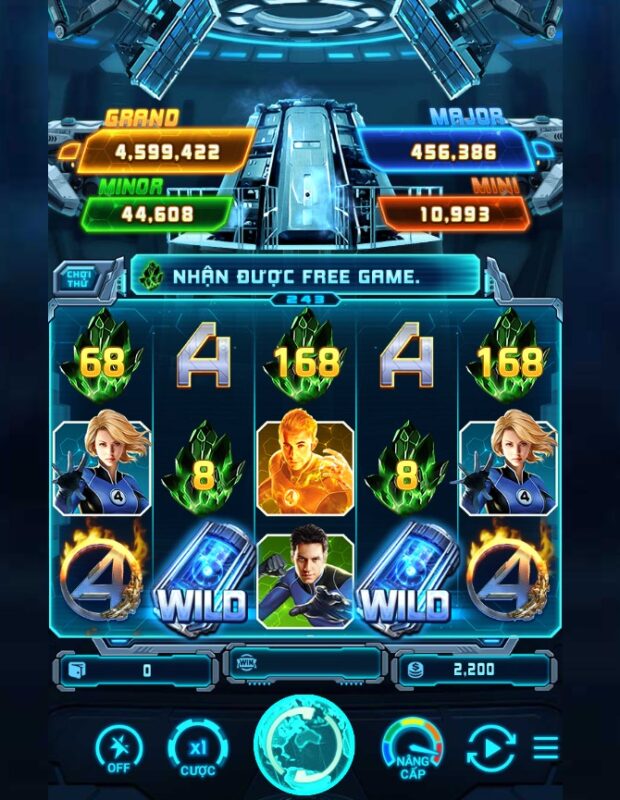Select the CHƠI THỬ demo button
This screenshot has width=620, height=800.
click(x=78, y=274)
